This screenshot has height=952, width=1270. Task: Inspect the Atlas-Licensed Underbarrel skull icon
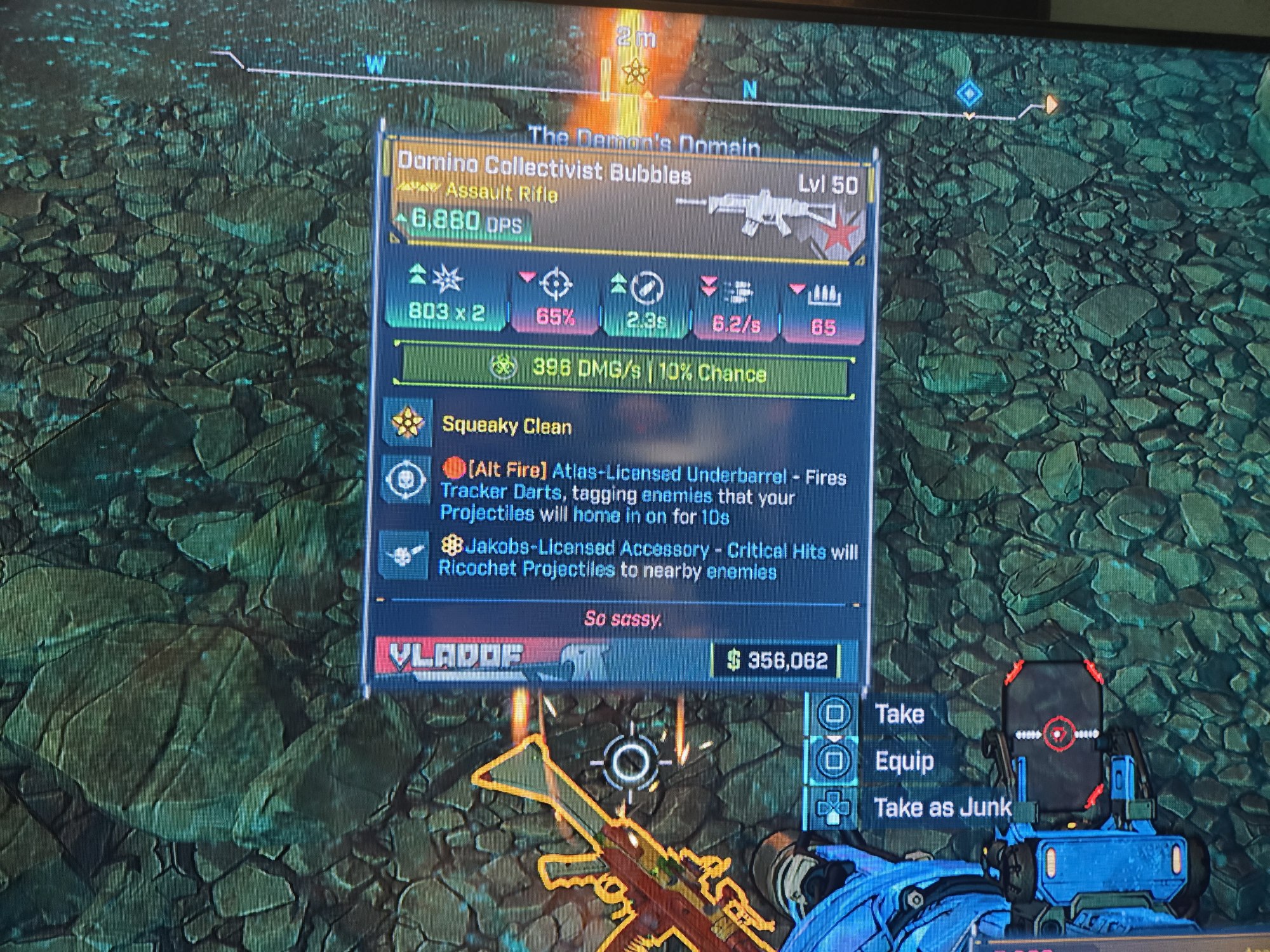[403, 481]
